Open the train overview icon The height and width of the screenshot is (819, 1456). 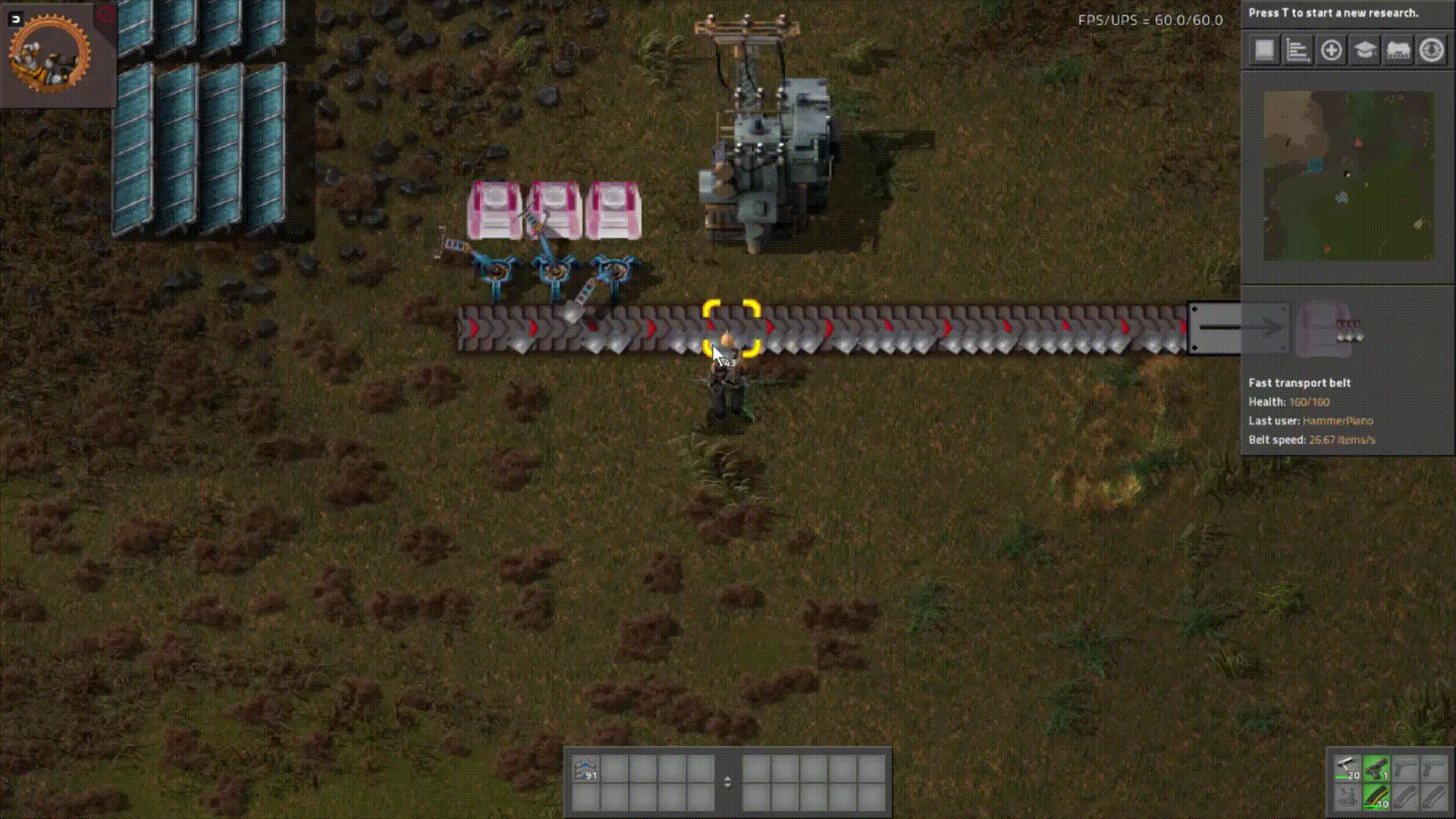pyautogui.click(x=1398, y=50)
